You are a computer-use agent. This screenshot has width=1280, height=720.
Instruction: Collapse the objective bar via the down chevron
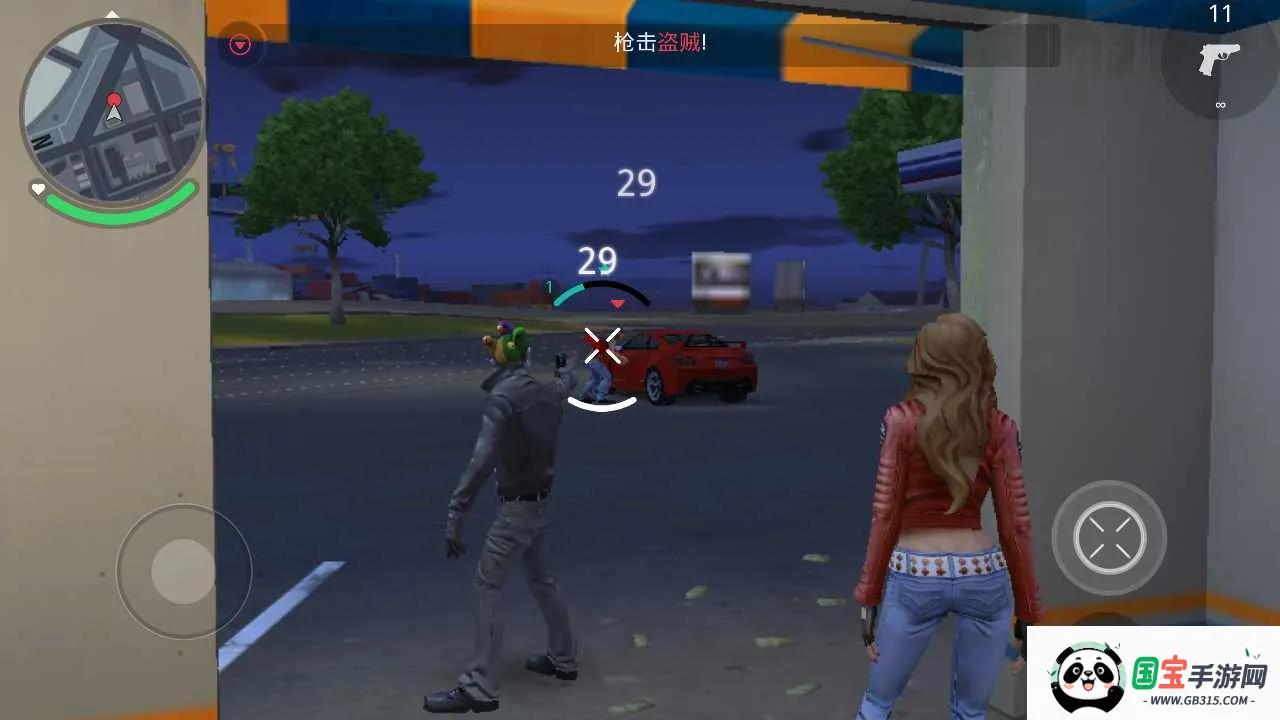(239, 44)
